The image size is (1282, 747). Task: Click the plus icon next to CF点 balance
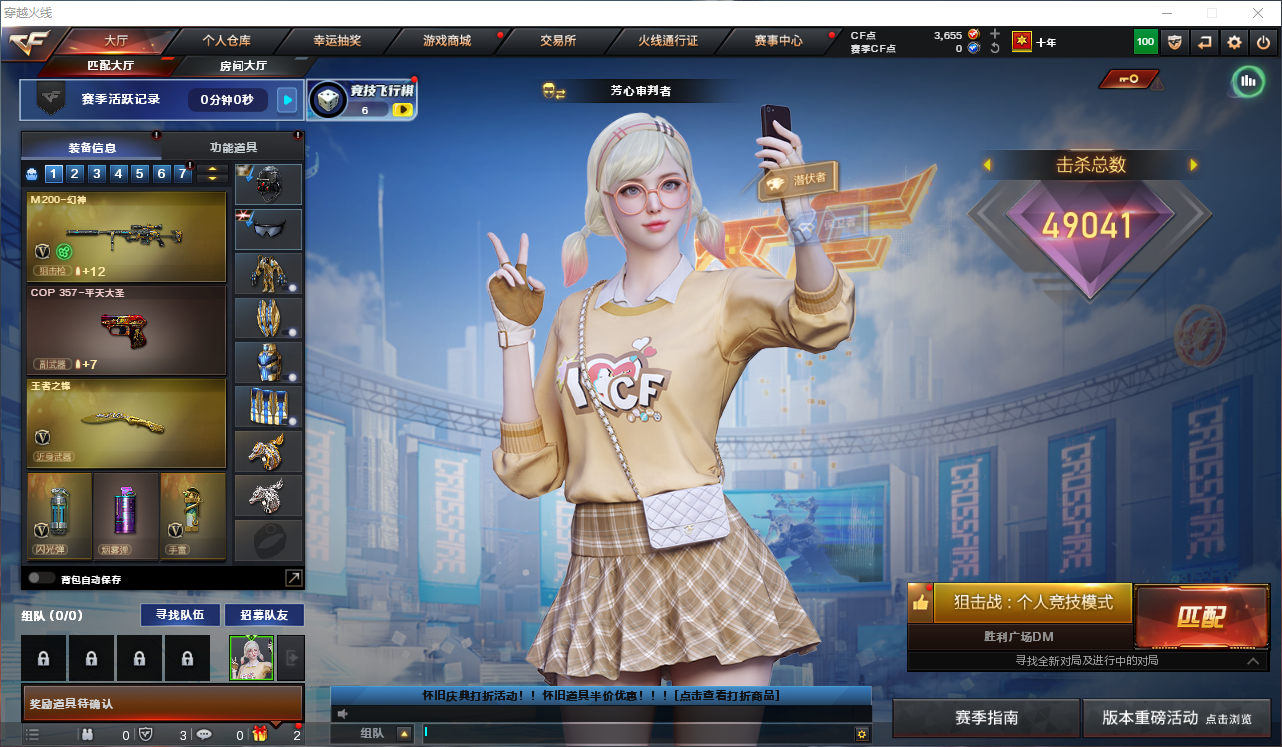[x=994, y=34]
